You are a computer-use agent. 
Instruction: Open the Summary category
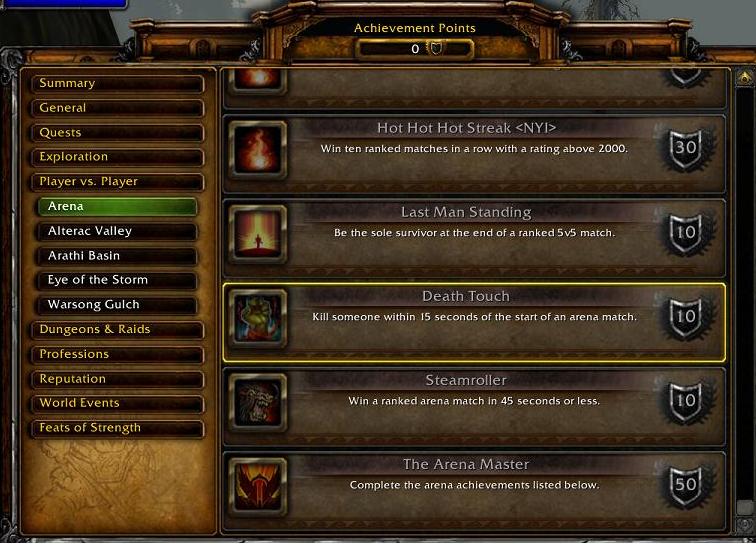click(118, 83)
